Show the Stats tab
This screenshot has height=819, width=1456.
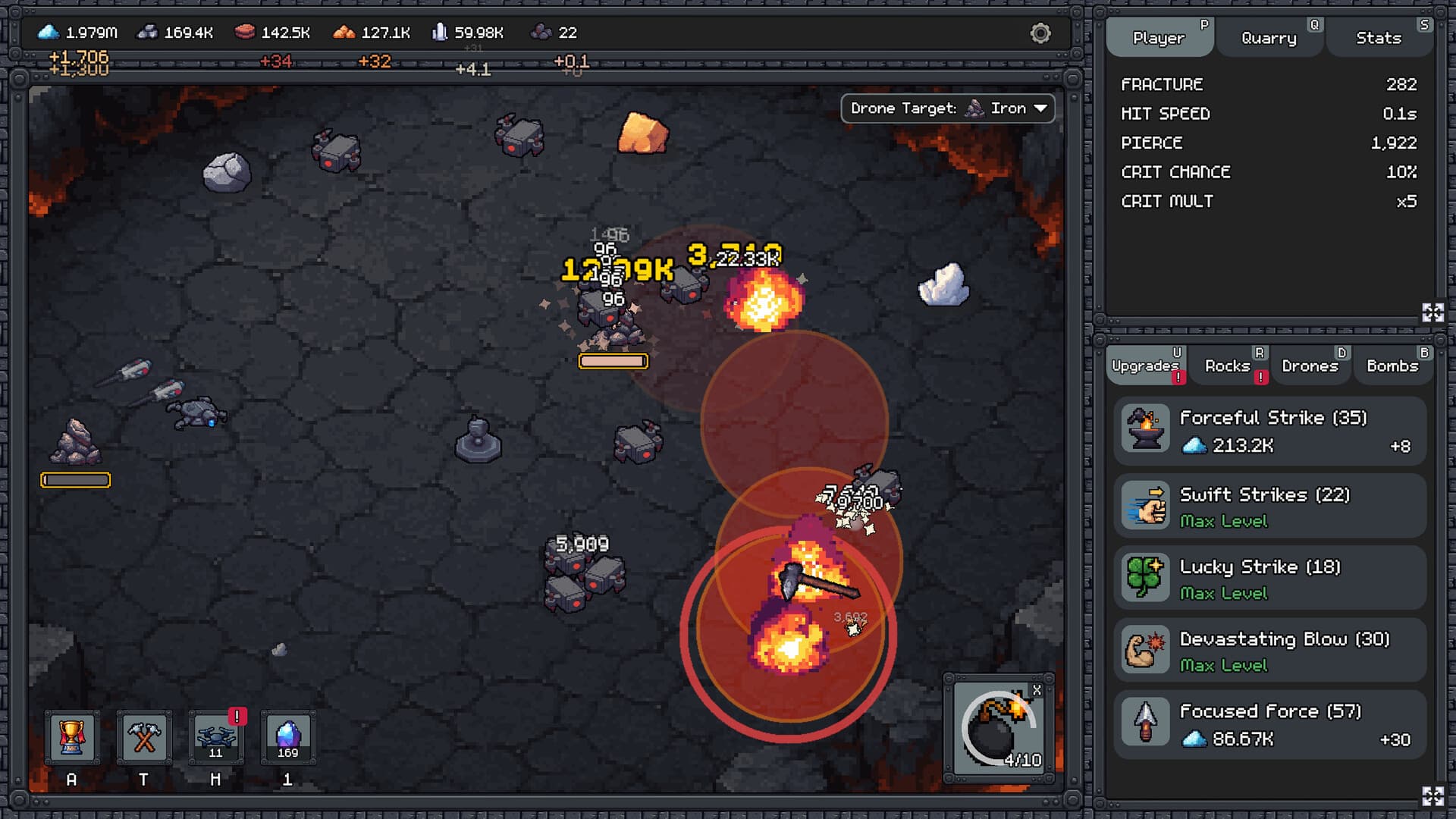(x=1378, y=38)
